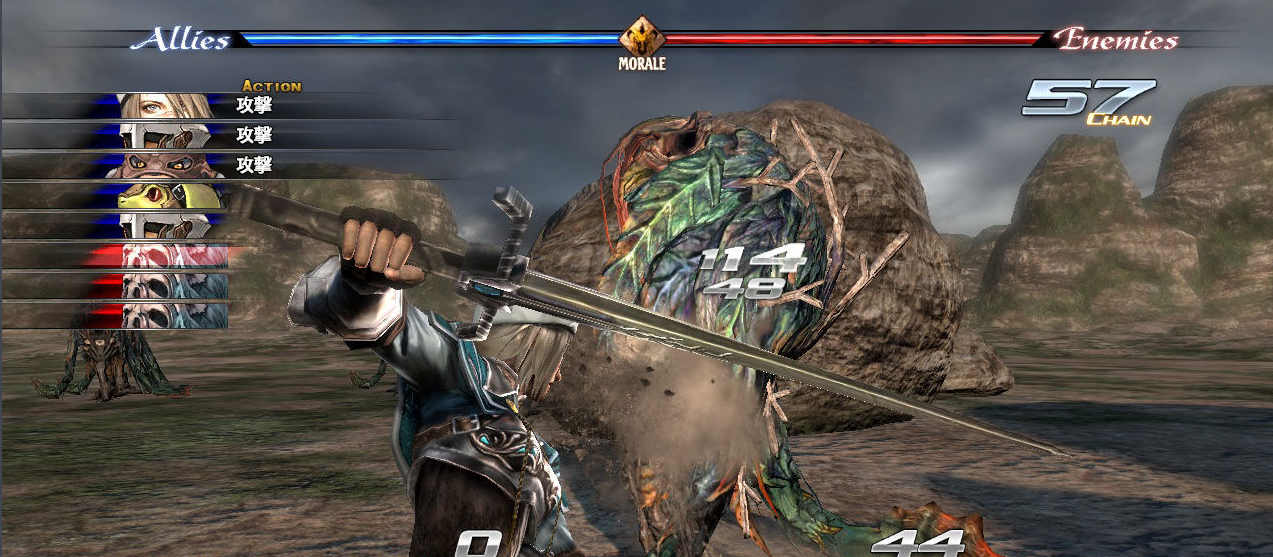
Task: Click the golden Morale emblem
Action: [x=640, y=39]
